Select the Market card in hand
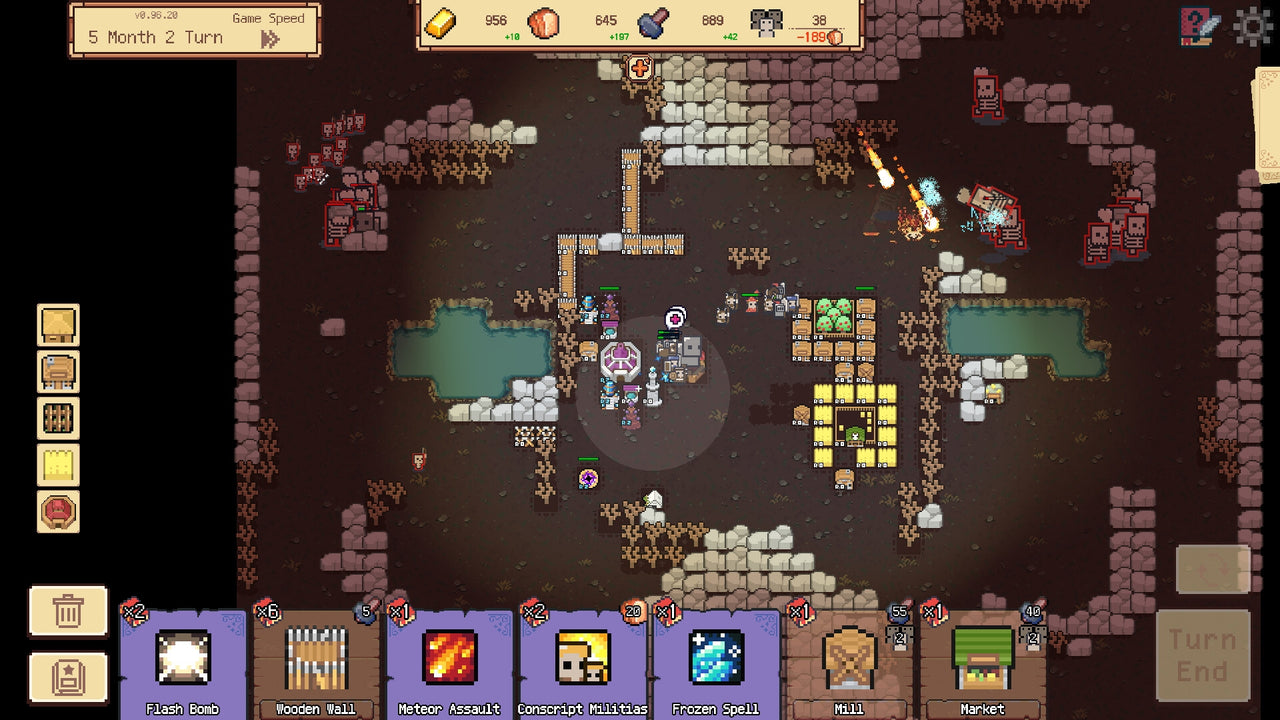The height and width of the screenshot is (720, 1280). [983, 662]
